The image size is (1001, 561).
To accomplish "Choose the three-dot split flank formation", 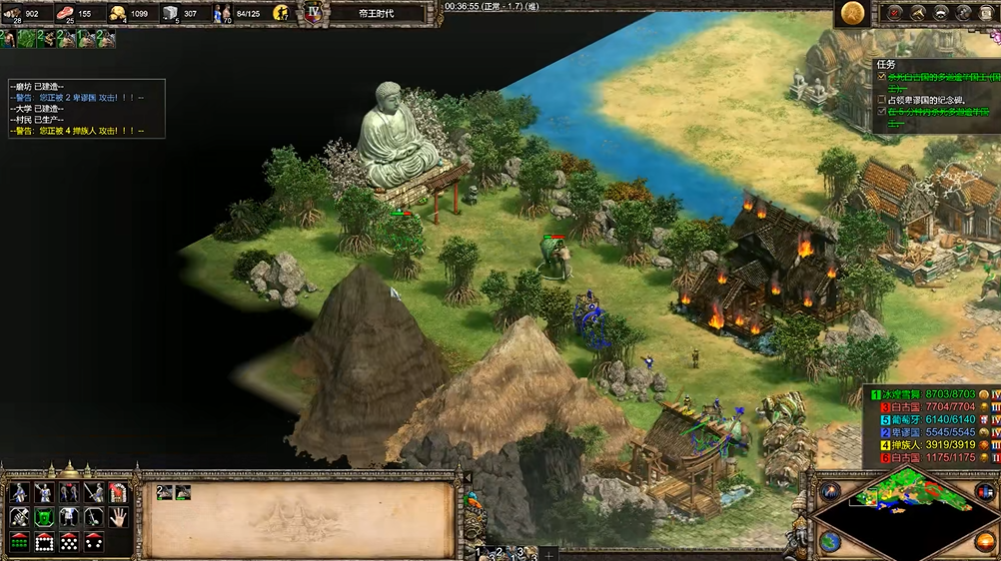I will click(93, 541).
